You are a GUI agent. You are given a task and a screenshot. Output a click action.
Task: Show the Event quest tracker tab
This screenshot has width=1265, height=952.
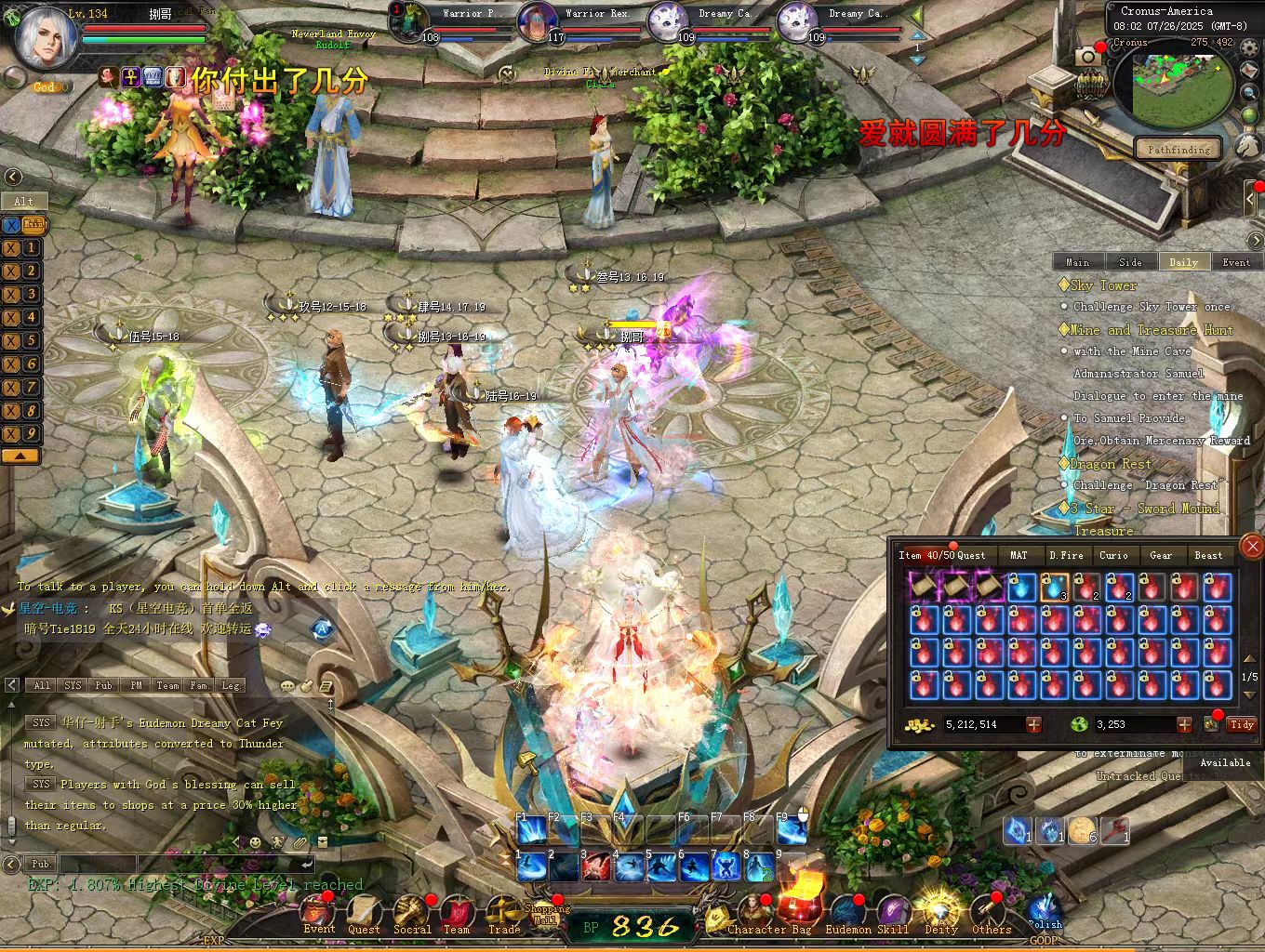1236,262
